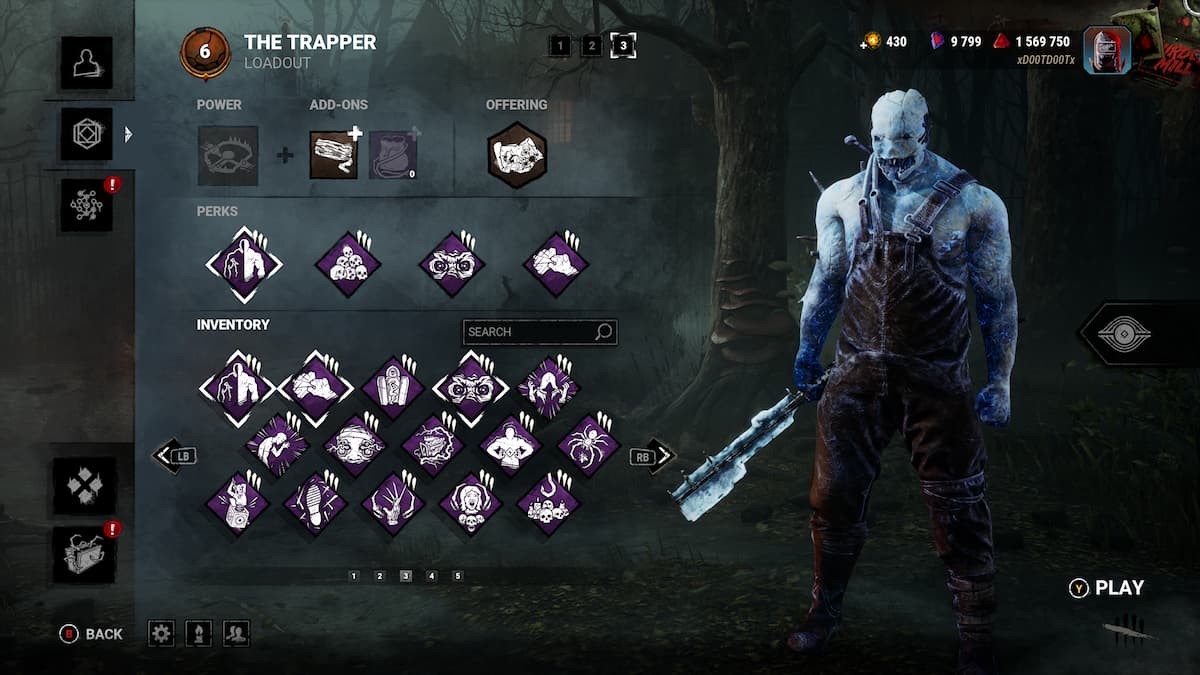1200x675 pixels.
Task: Click the Play button
Action: pyautogui.click(x=1108, y=588)
